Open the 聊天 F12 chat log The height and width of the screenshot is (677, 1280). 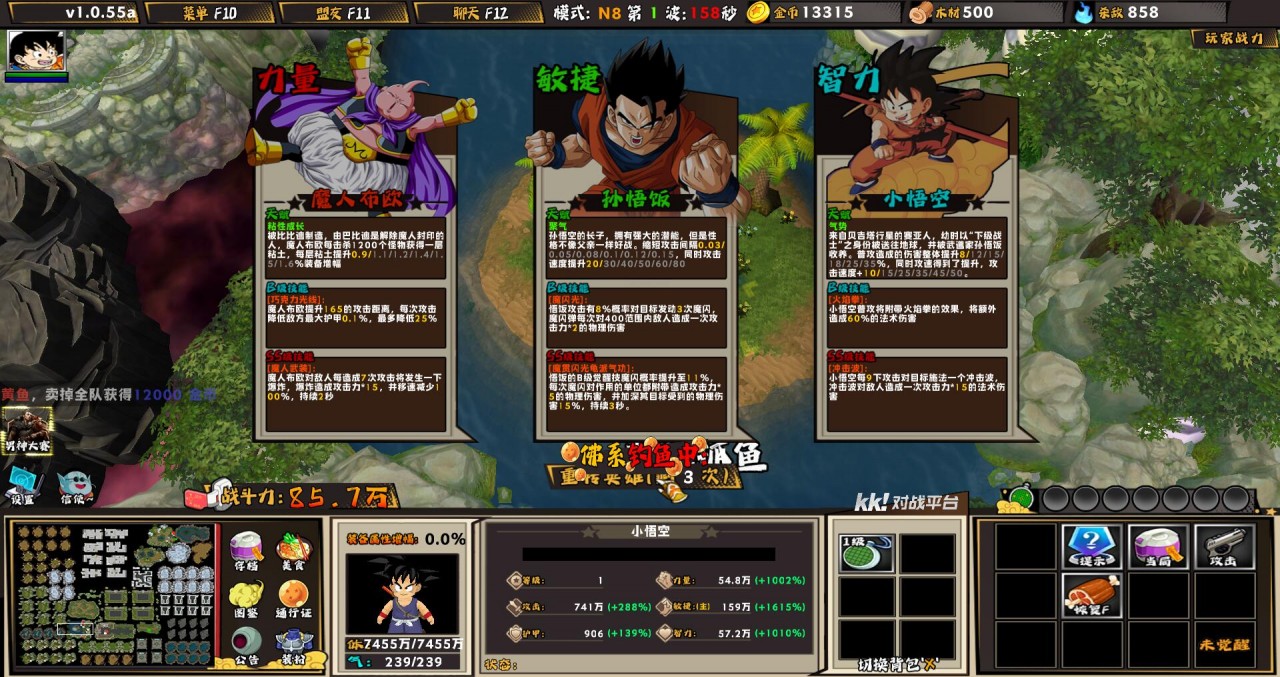coord(476,13)
